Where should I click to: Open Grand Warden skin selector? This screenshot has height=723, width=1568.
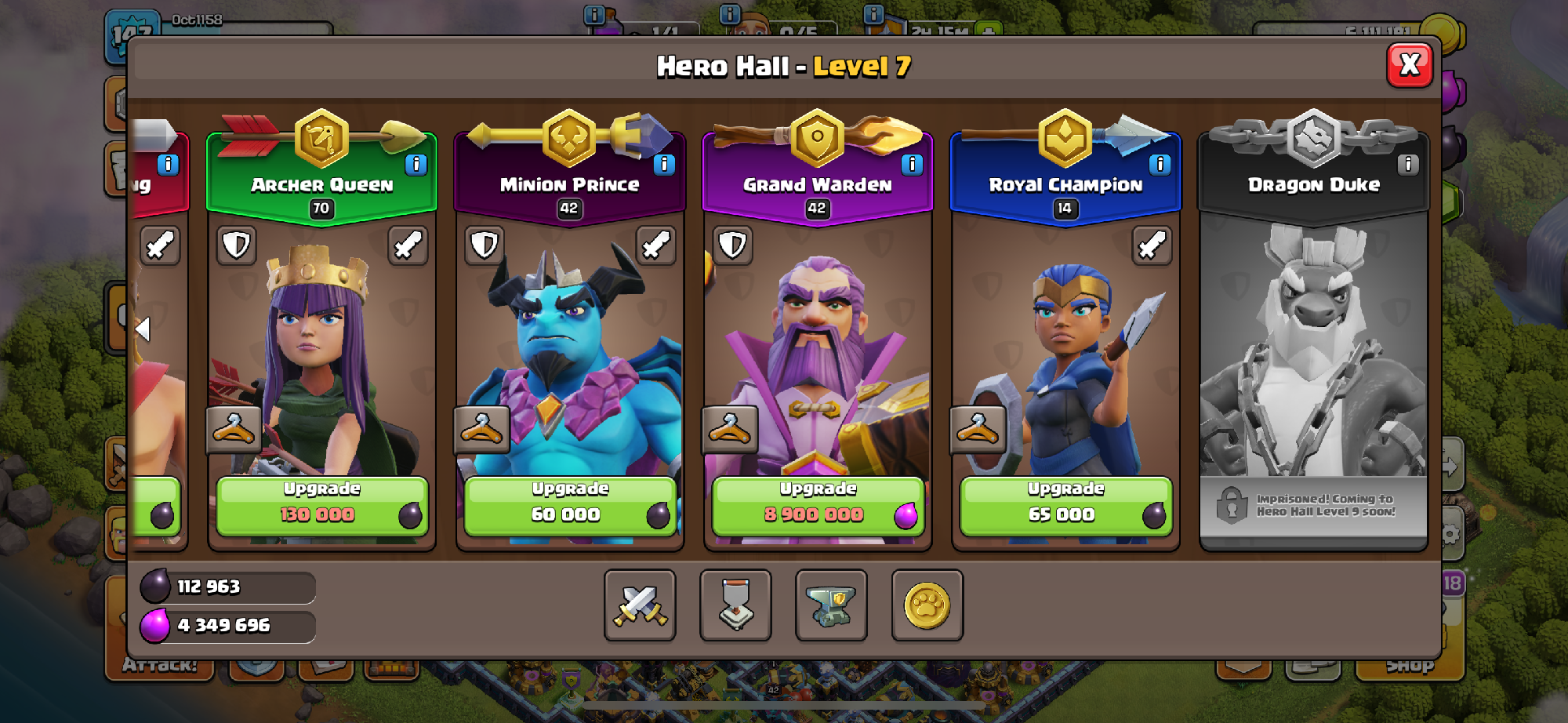point(729,430)
